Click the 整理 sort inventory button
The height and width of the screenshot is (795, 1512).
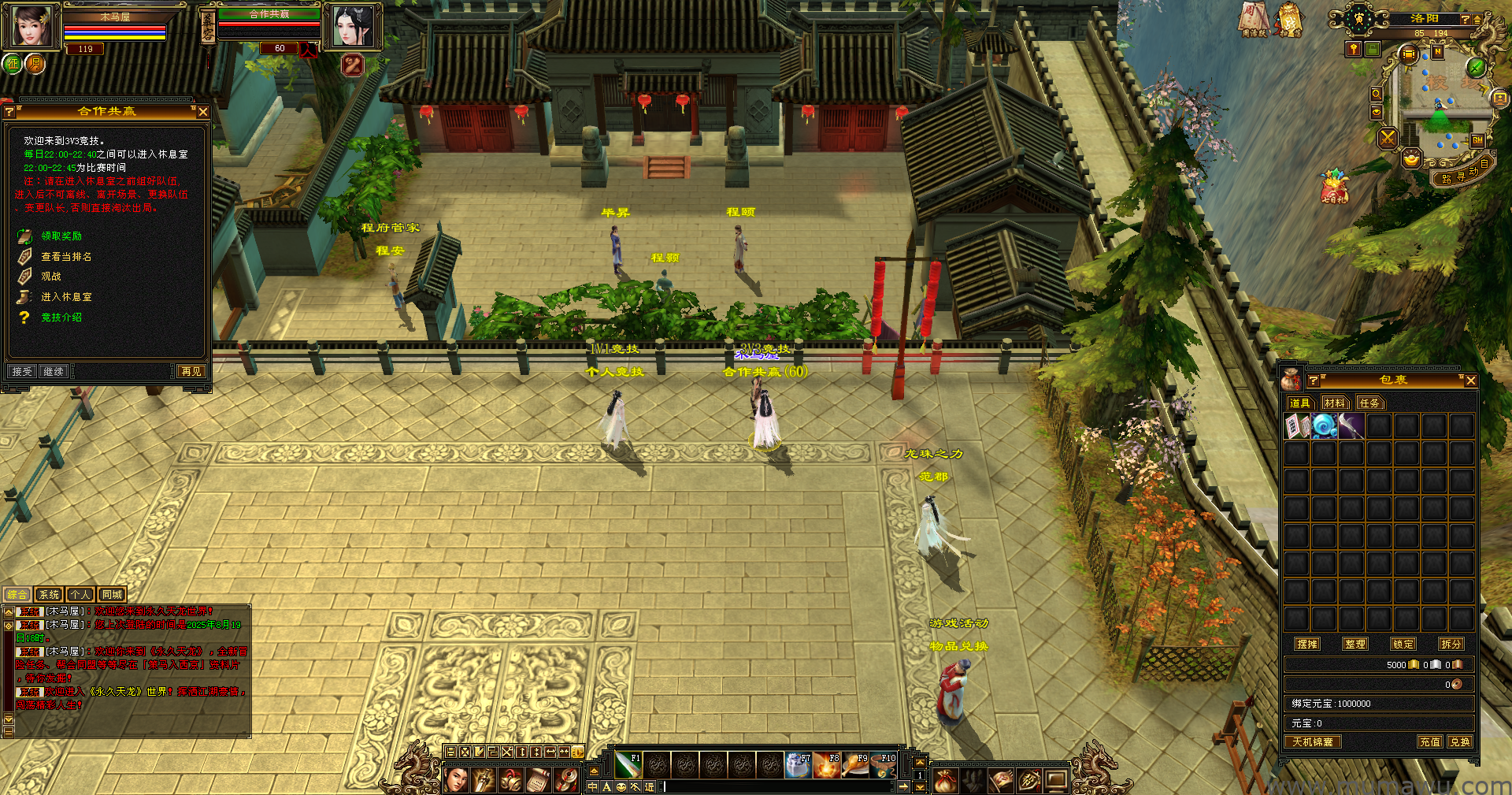pos(1355,644)
